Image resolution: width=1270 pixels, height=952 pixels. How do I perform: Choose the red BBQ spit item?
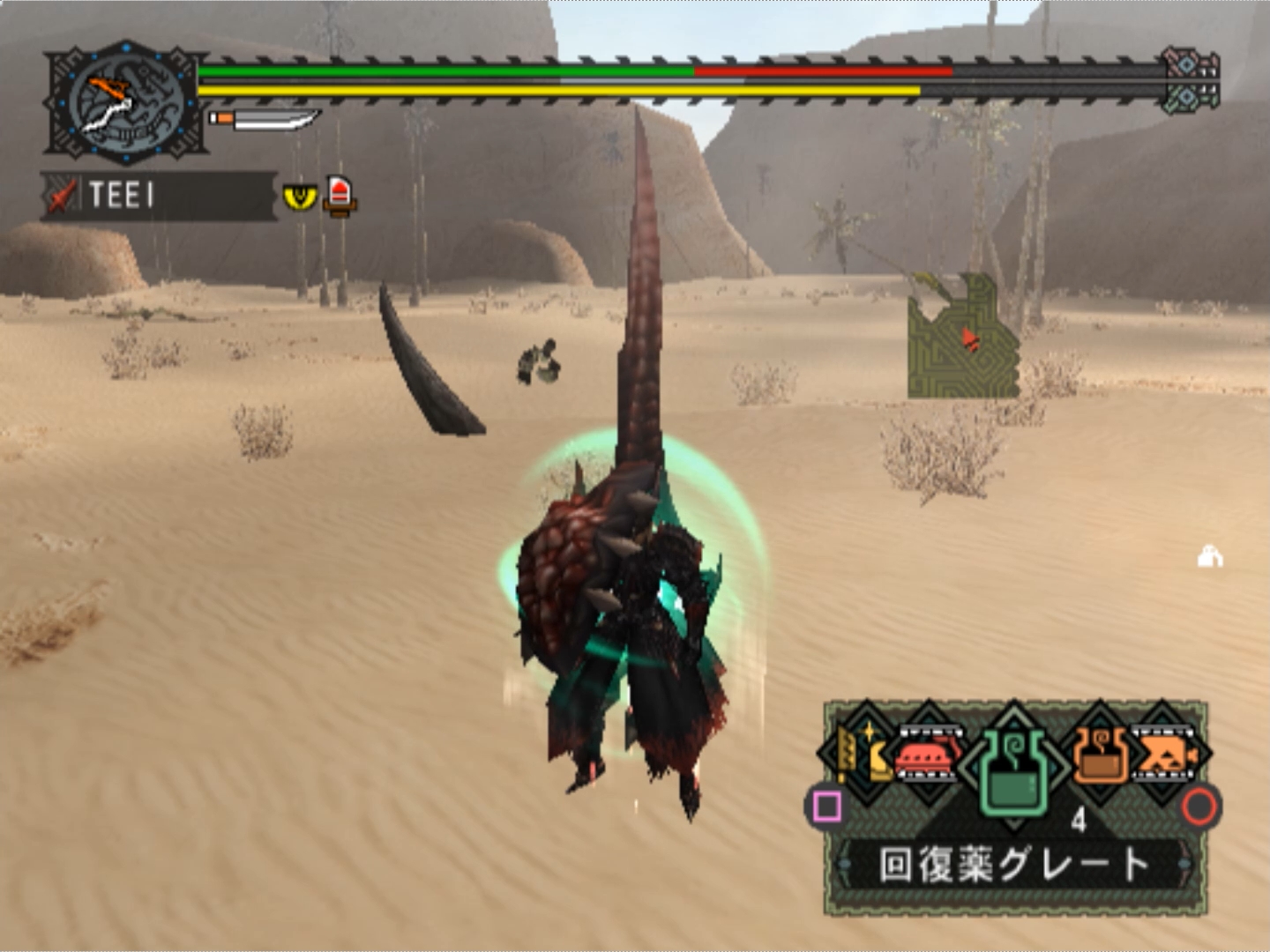tap(928, 756)
